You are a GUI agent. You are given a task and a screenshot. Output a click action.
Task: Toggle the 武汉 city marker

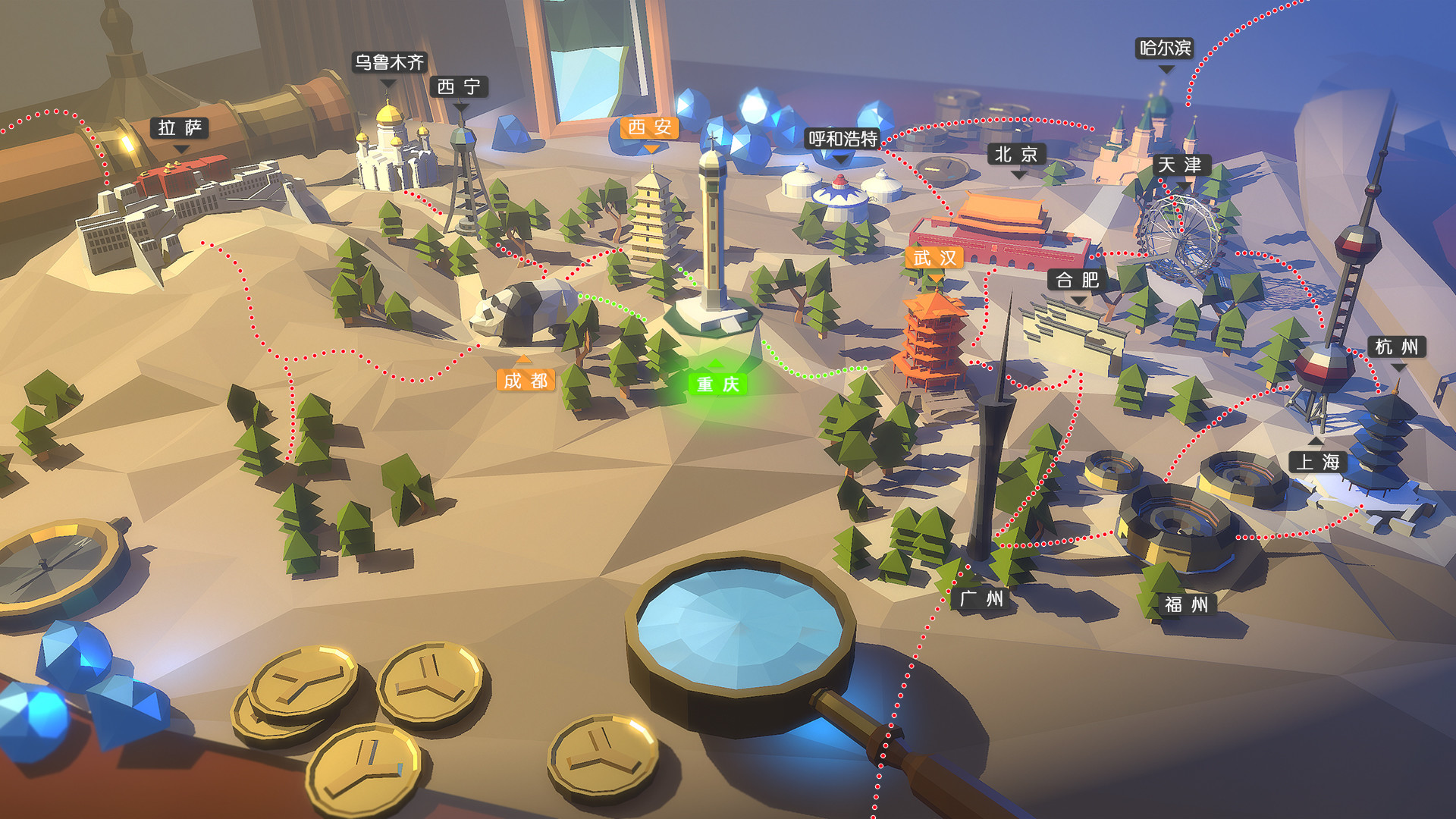click(x=935, y=257)
